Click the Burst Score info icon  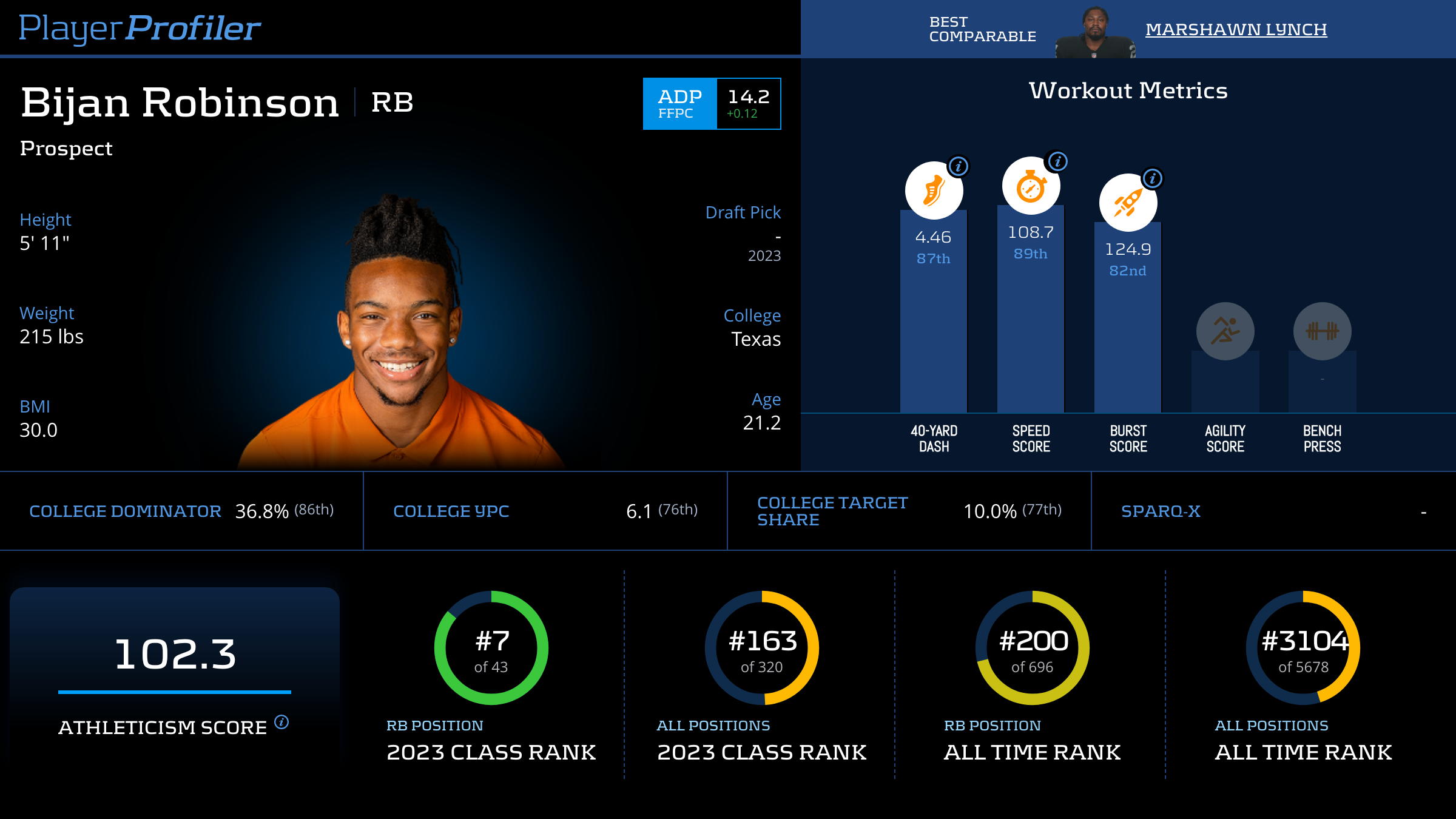coord(1152,178)
